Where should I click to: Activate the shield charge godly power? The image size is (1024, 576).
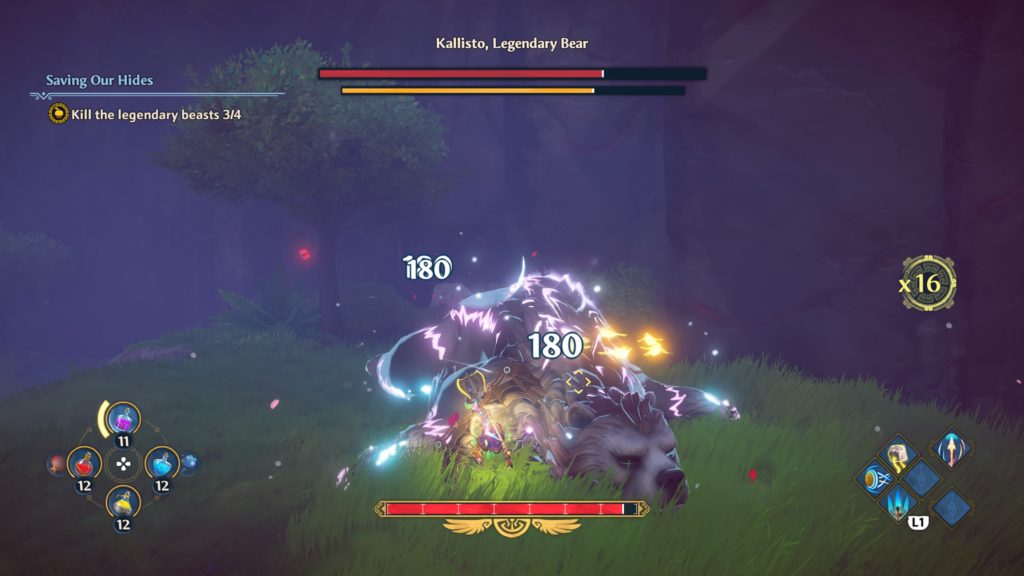pos(873,478)
